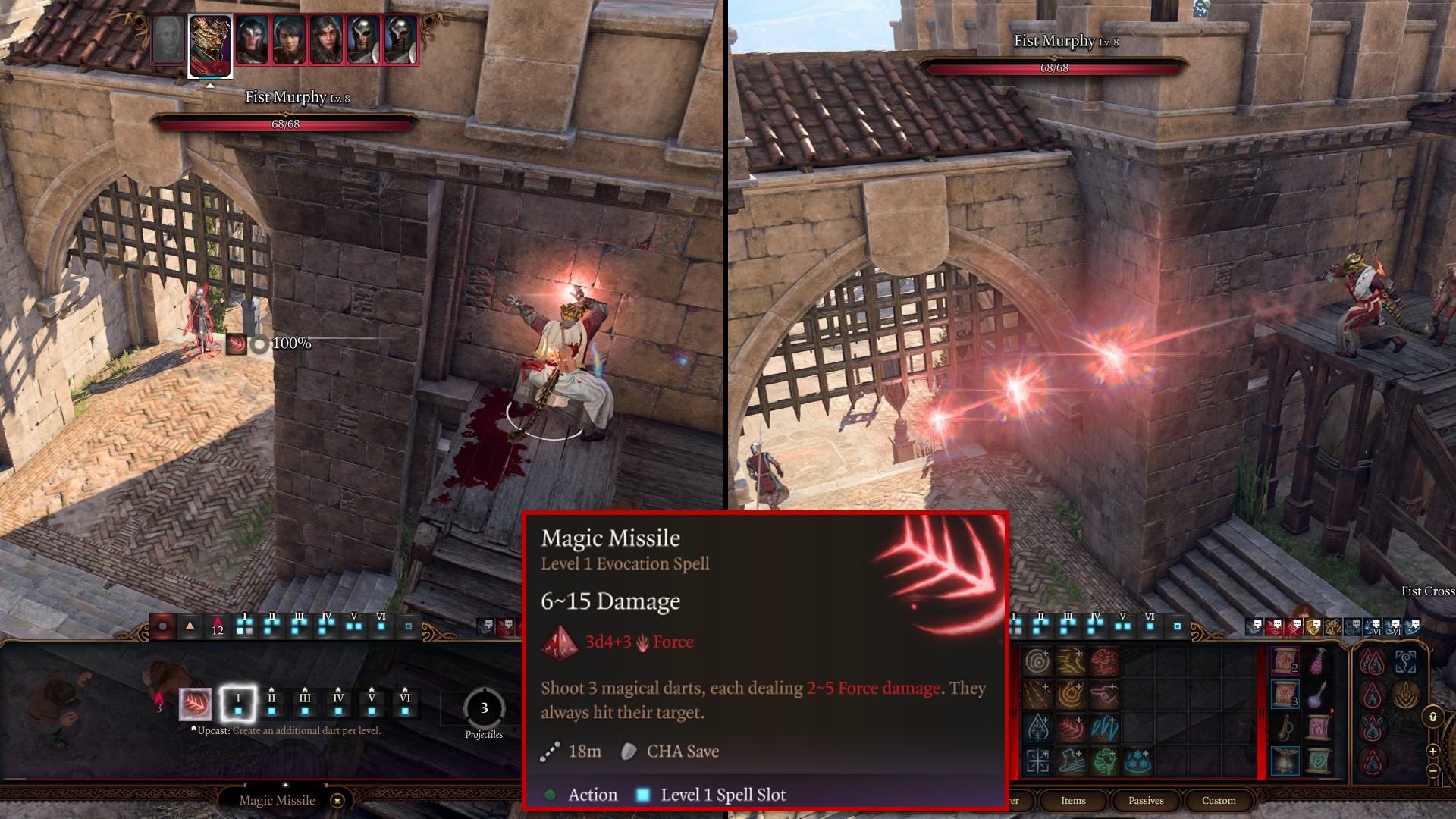Remove a hotbar row with minus button
This screenshot has width=1456, height=819.
point(1432,770)
